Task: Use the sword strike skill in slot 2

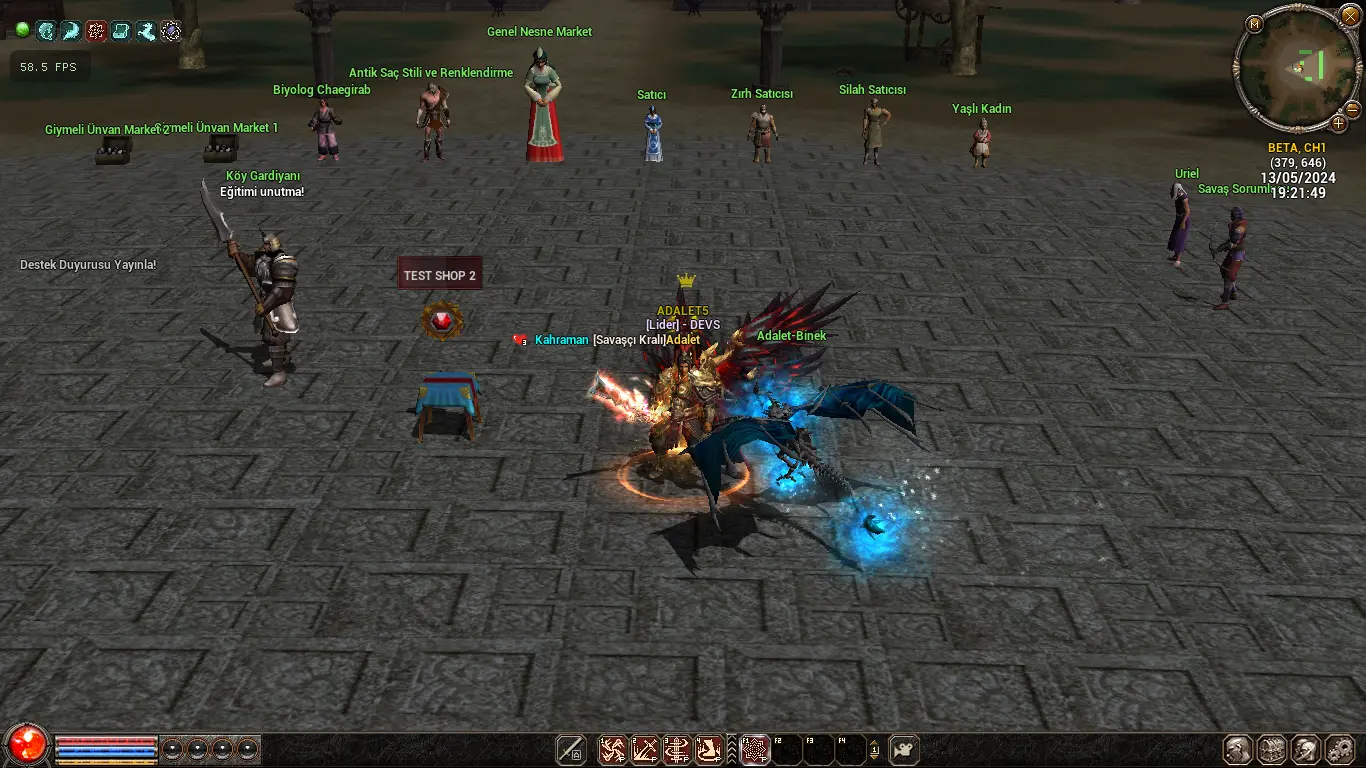Action: point(644,749)
